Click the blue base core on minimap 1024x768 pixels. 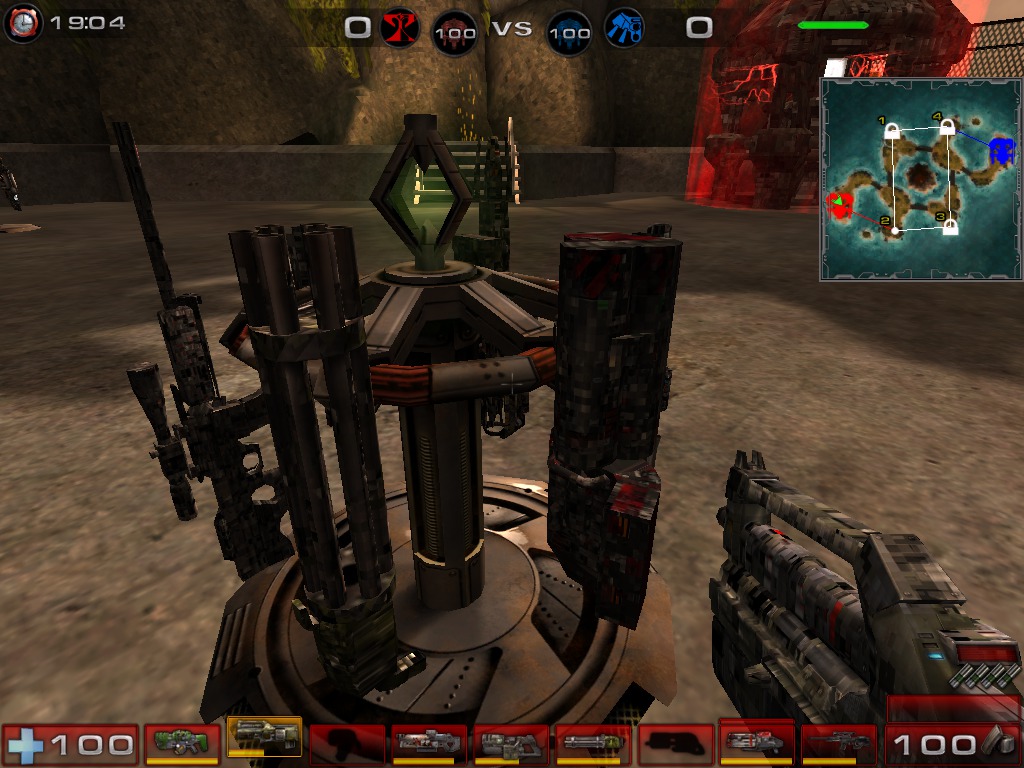(1001, 152)
